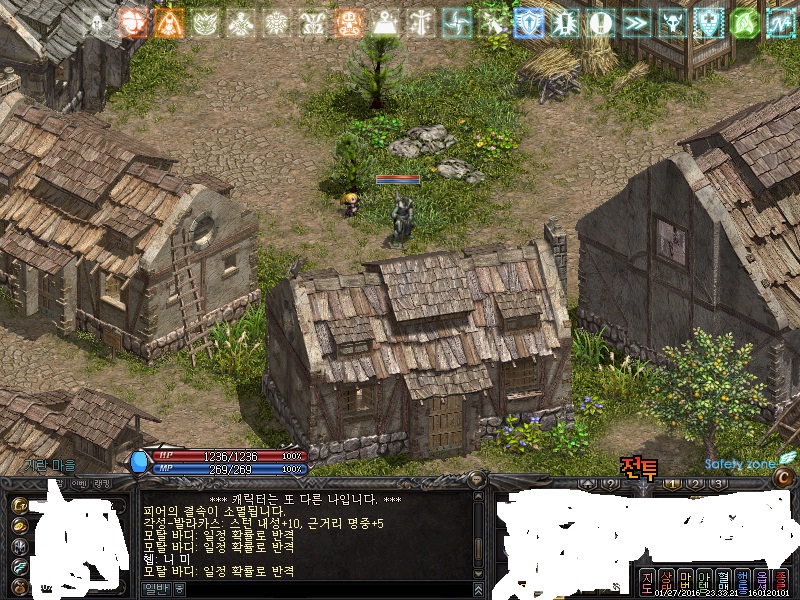
Task: Switch to hotbar page 1
Action: point(674,484)
